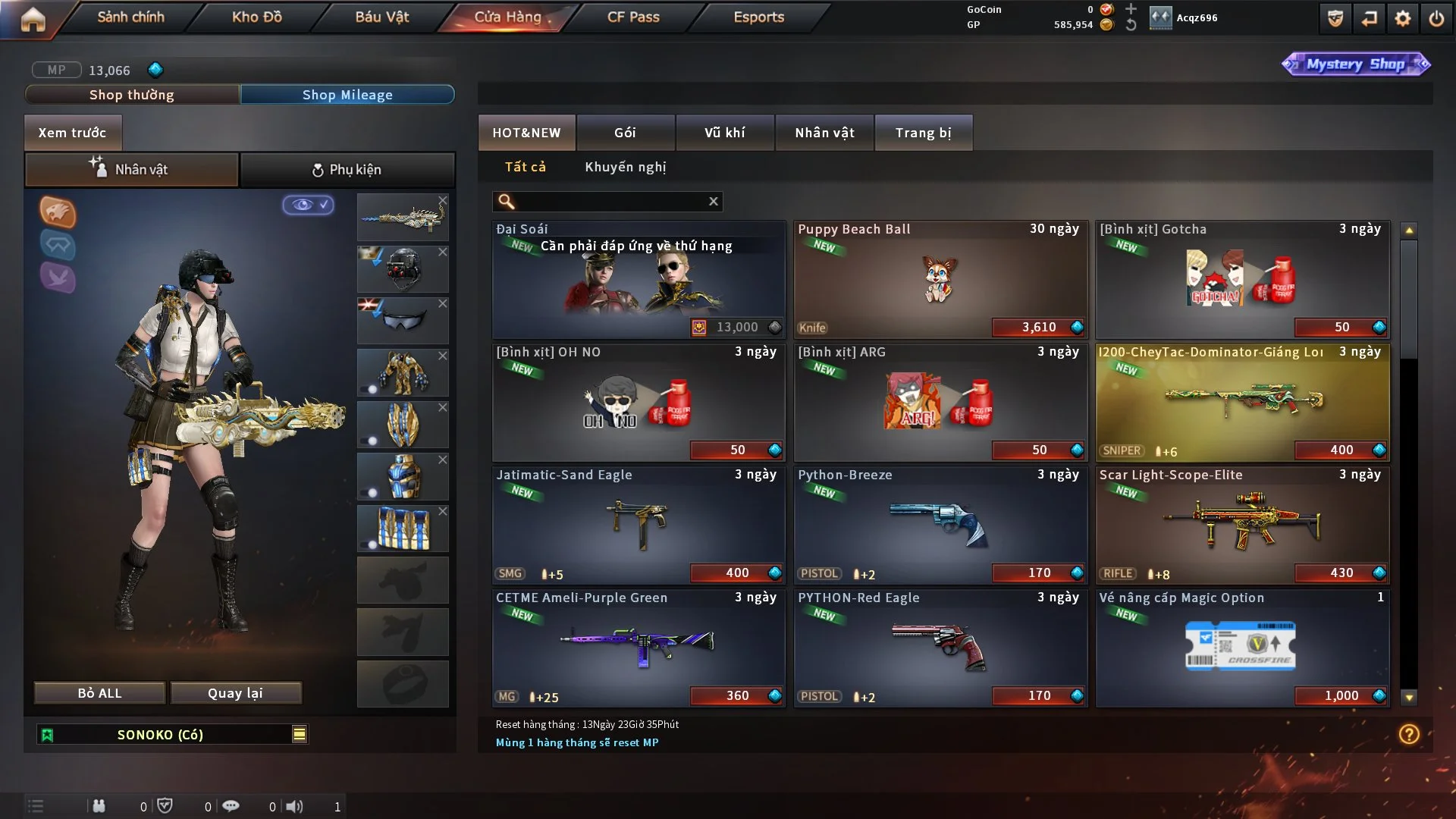Remove all previewed items with Bỏ ALL
The image size is (1456, 819).
tap(99, 693)
